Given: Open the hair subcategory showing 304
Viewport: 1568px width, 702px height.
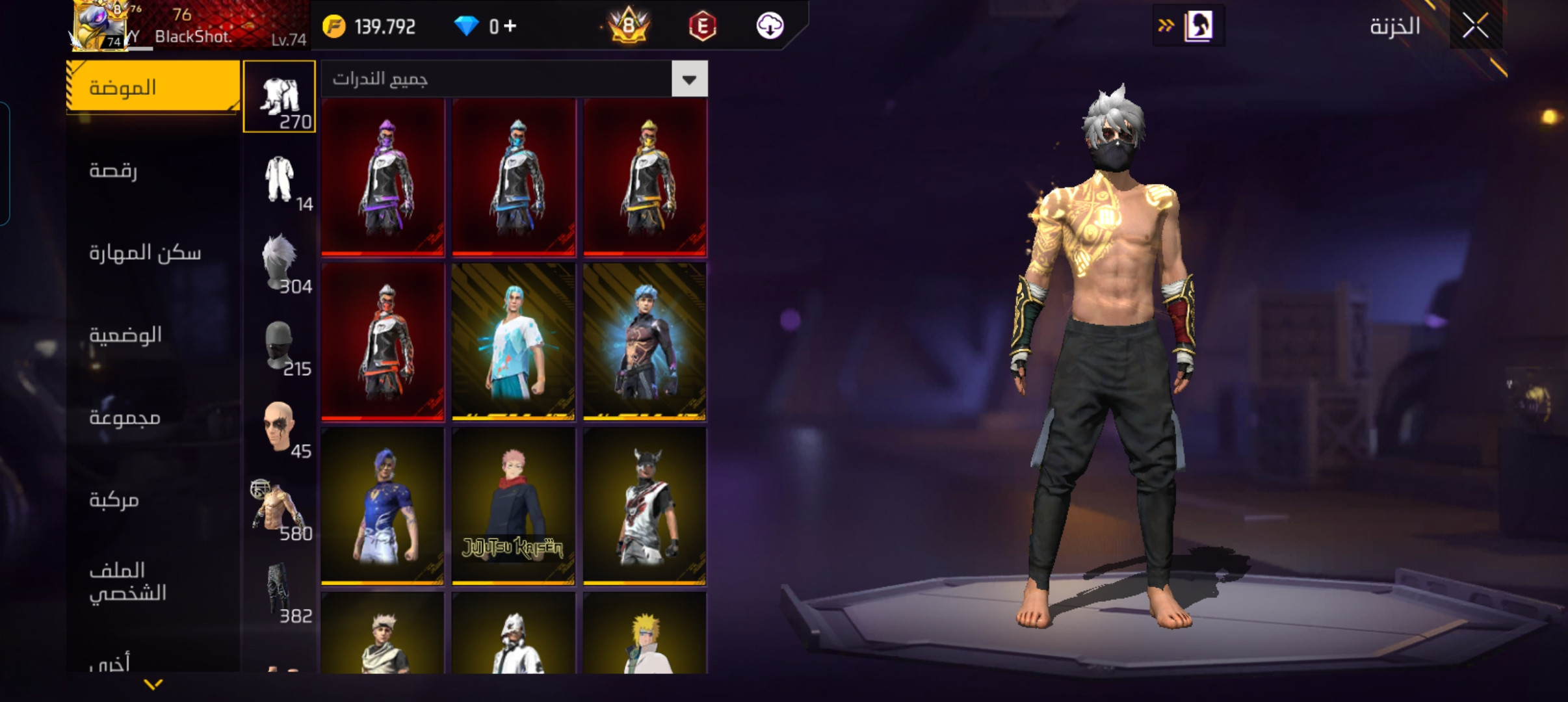Looking at the screenshot, I should click(280, 262).
